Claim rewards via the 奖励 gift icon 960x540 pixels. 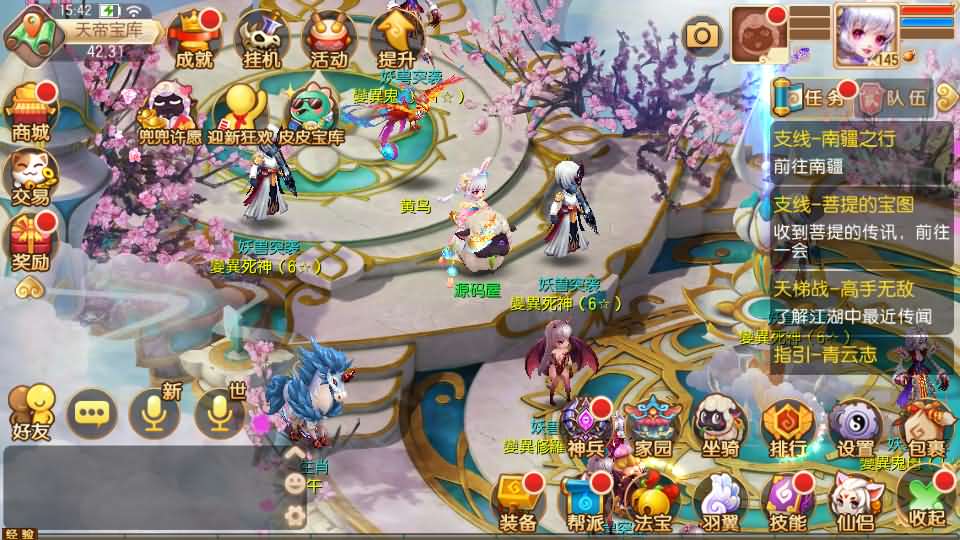[30, 243]
